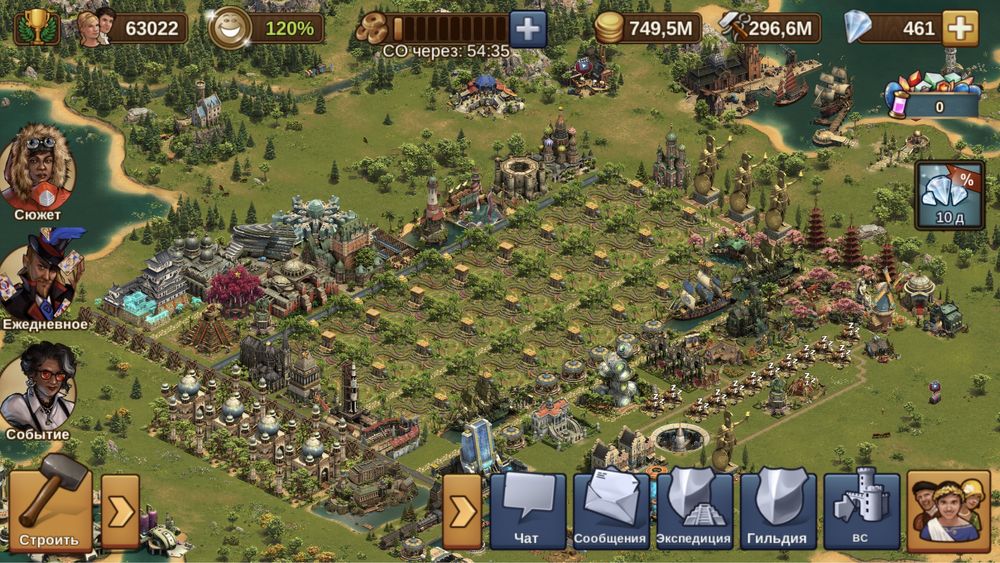Buy forge points with the blue plus

[x=528, y=28]
